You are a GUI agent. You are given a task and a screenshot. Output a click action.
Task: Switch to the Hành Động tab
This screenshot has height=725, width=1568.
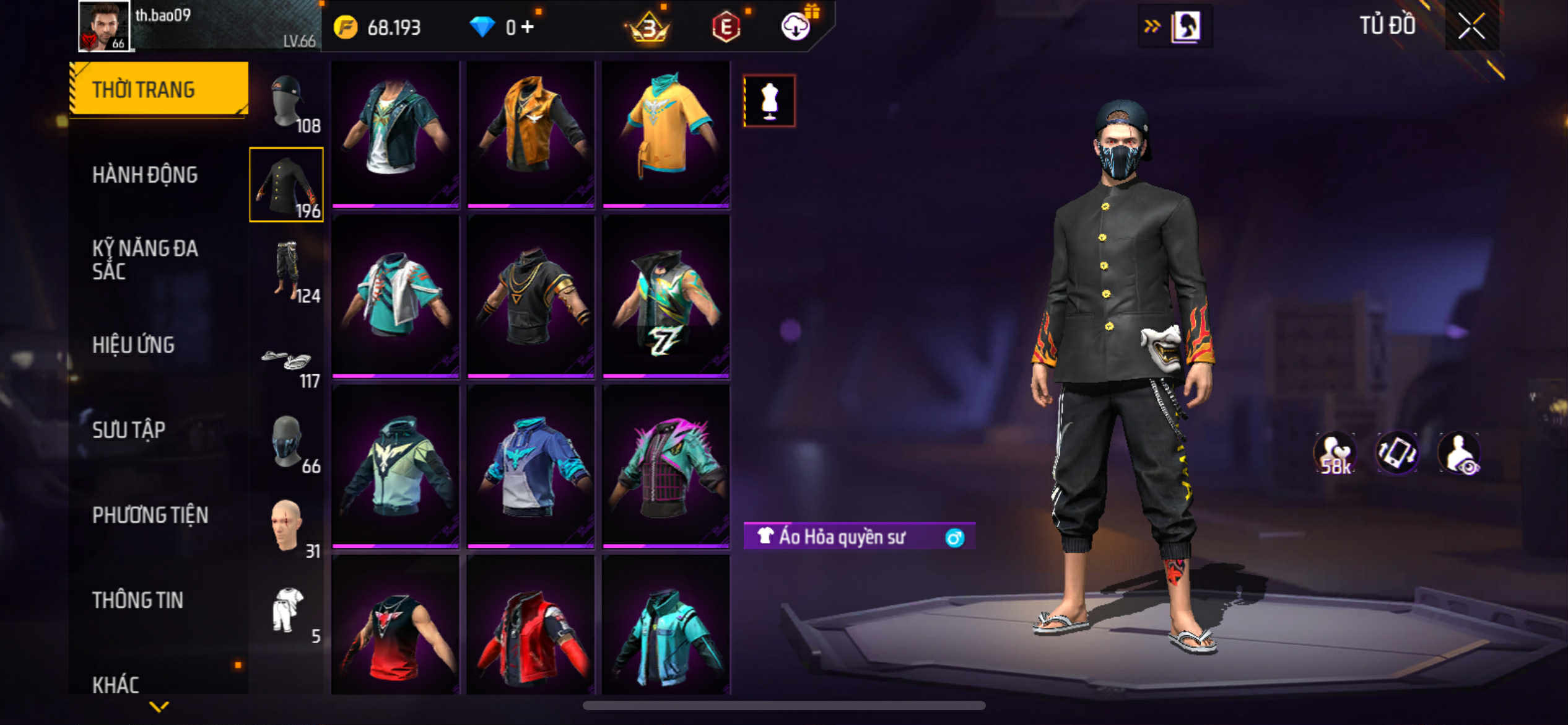point(145,175)
